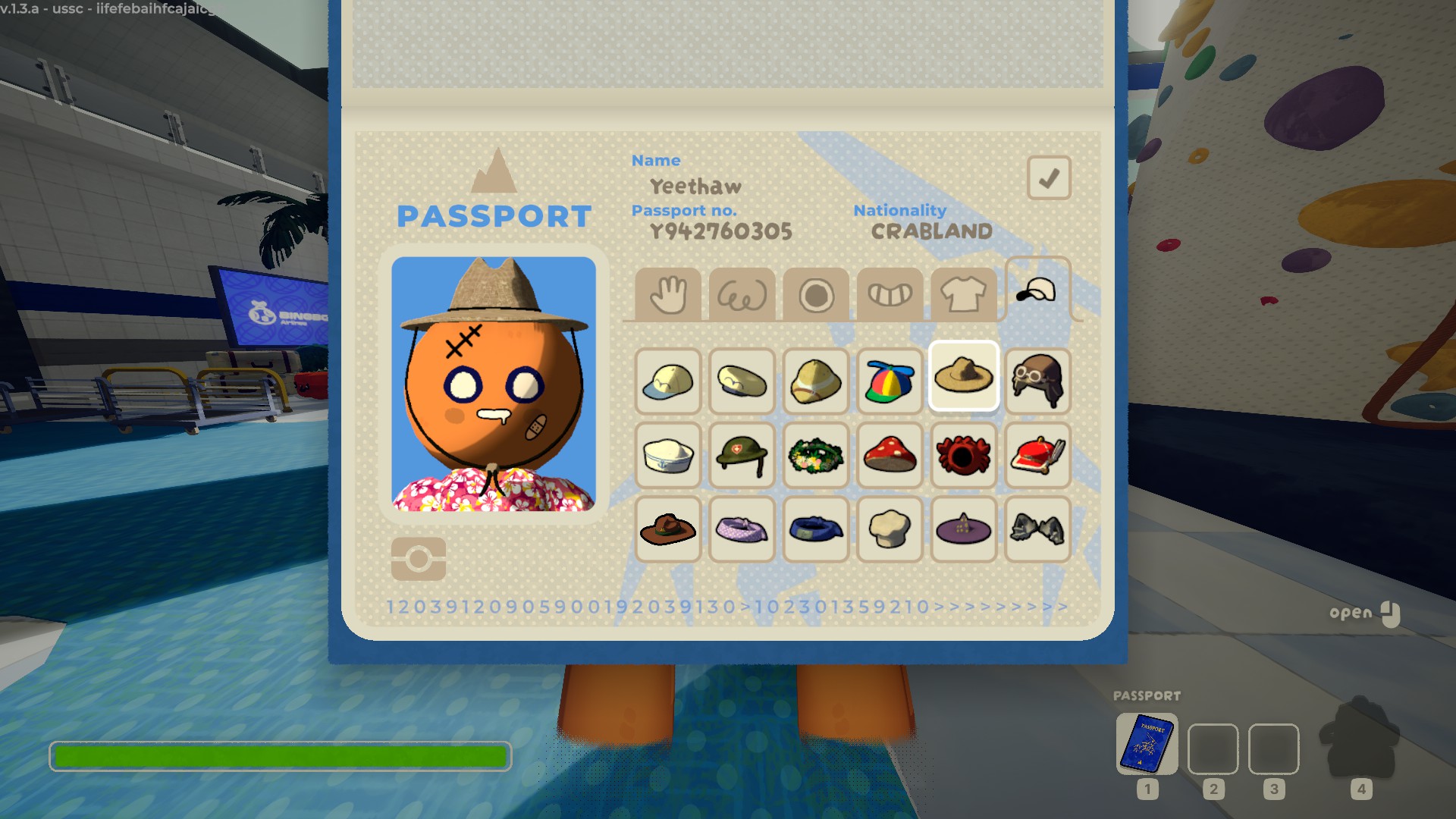Open the shirt customization tab
The width and height of the screenshot is (1456, 819).
963,294
